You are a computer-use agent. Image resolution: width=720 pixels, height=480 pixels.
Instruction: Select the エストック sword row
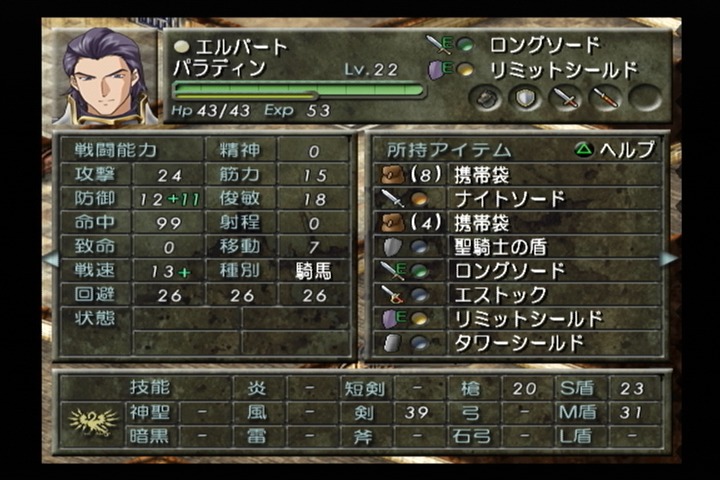[x=518, y=294]
